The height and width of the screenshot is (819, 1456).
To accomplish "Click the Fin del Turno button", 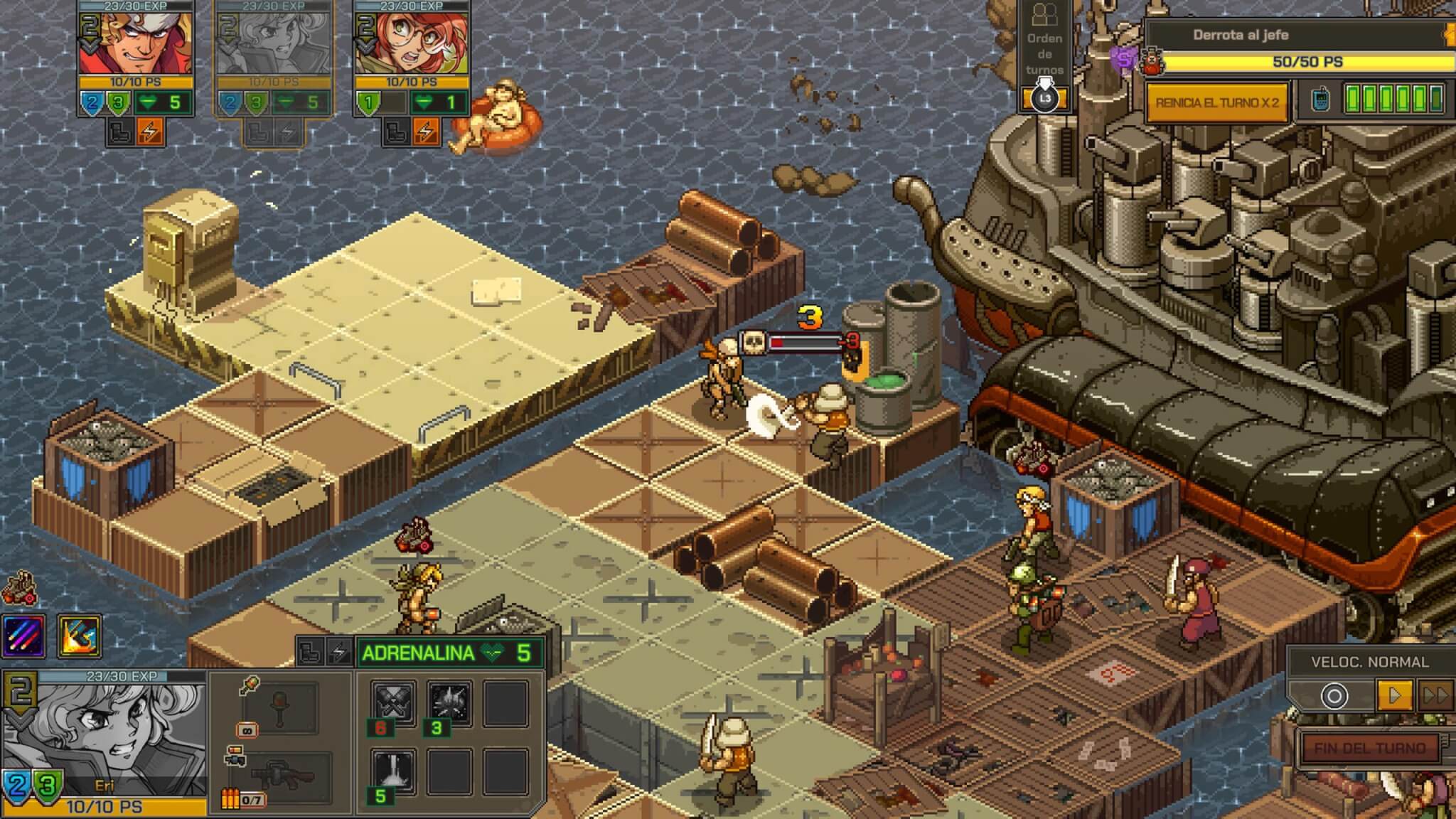I will 1369,748.
